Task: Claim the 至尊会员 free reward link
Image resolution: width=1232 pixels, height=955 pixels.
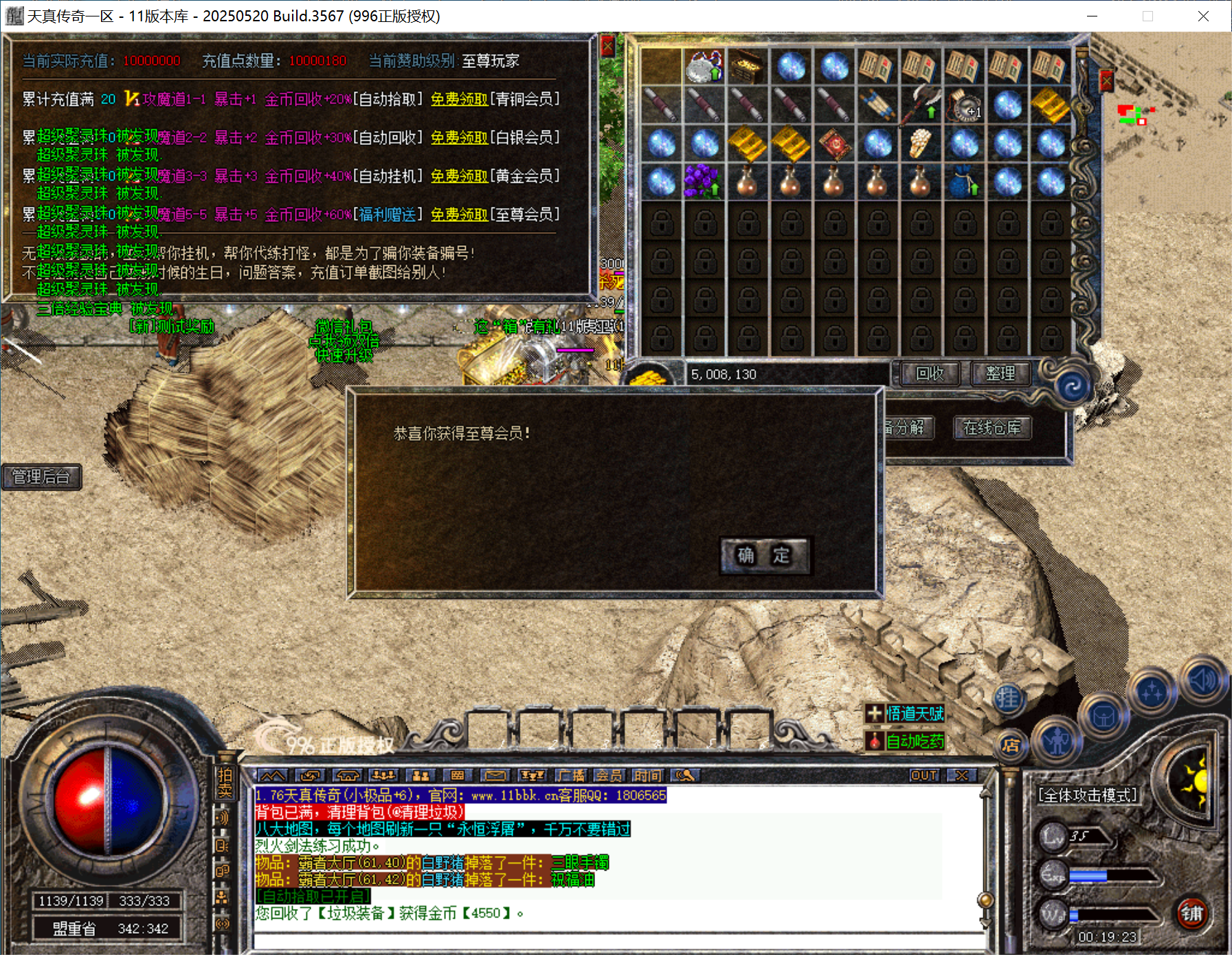Action: point(459,215)
